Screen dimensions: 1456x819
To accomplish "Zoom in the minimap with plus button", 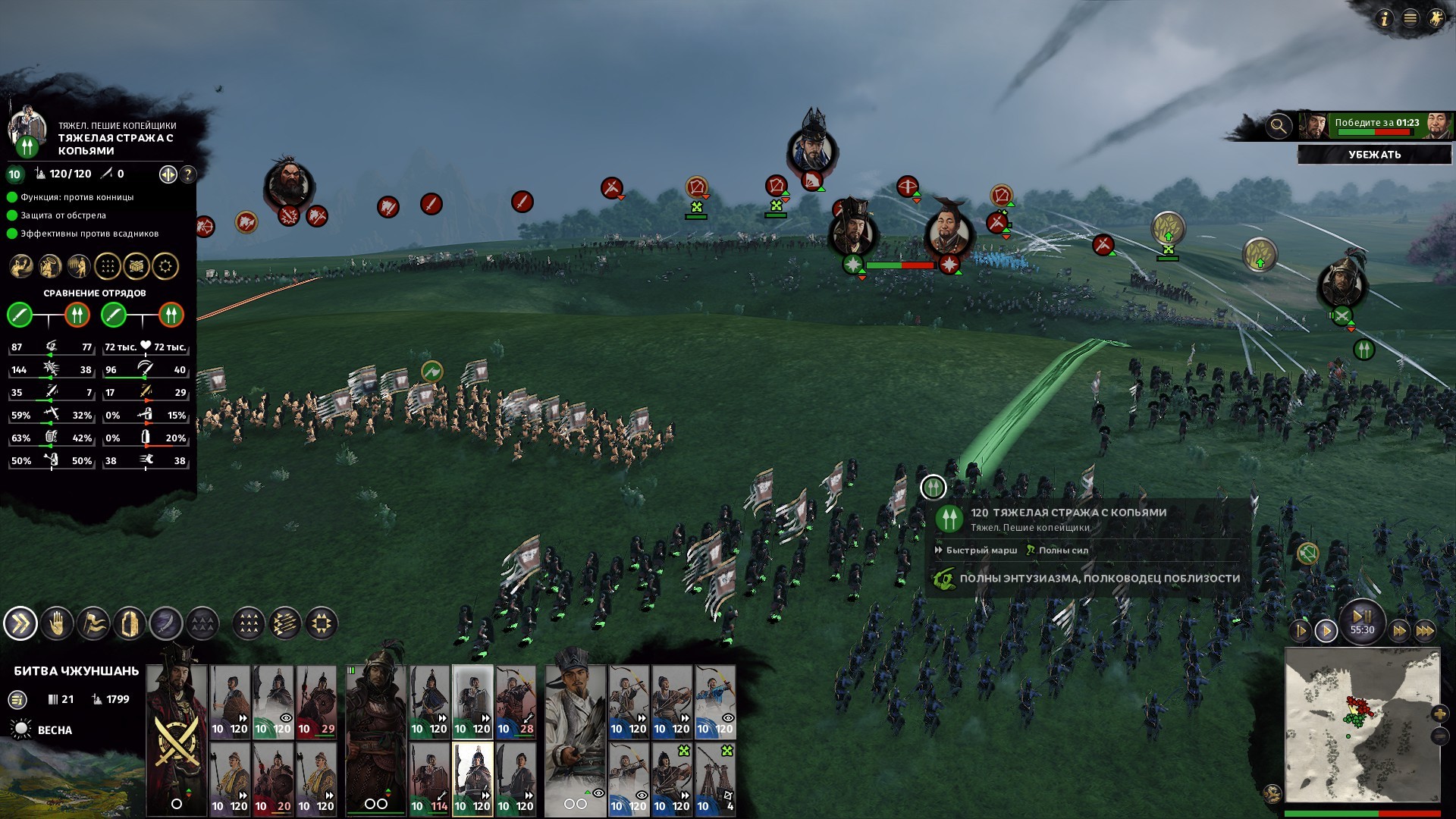I will (1439, 714).
